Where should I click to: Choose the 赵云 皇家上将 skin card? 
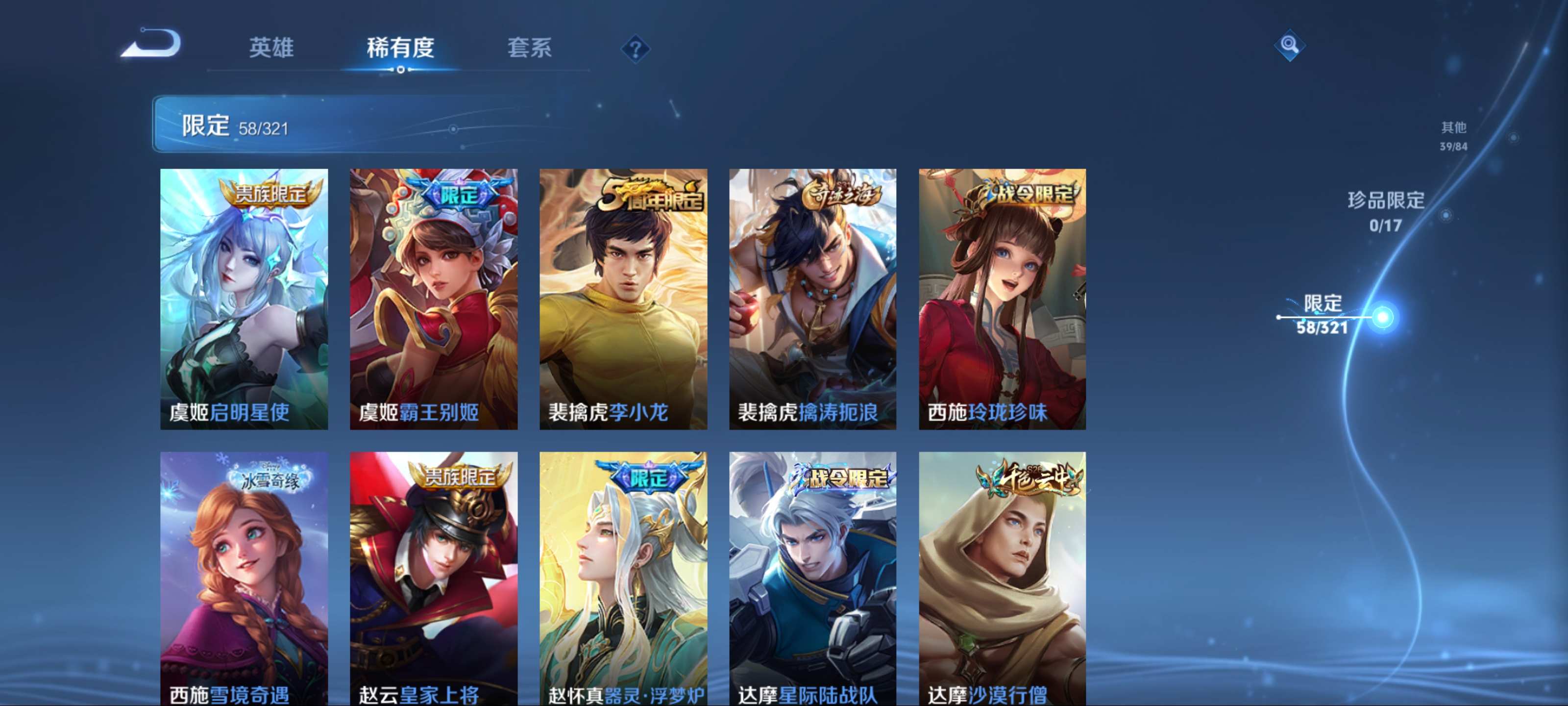433,579
